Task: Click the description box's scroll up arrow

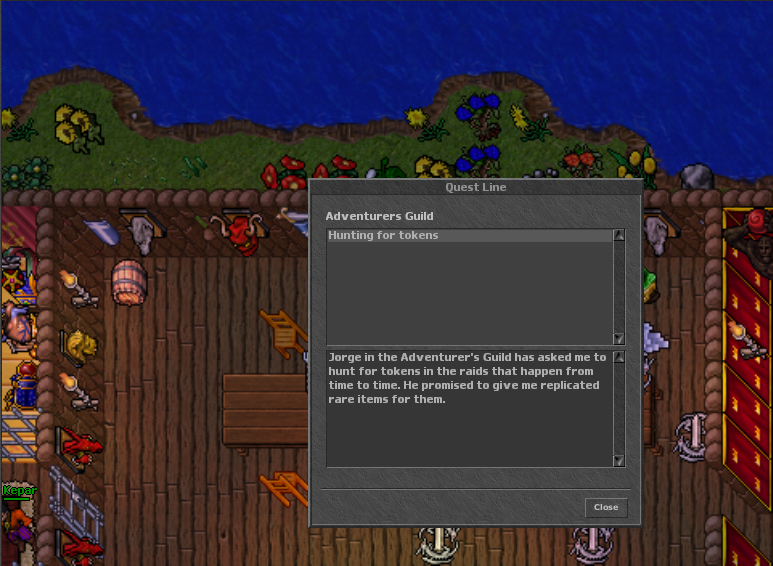Action: (x=619, y=357)
